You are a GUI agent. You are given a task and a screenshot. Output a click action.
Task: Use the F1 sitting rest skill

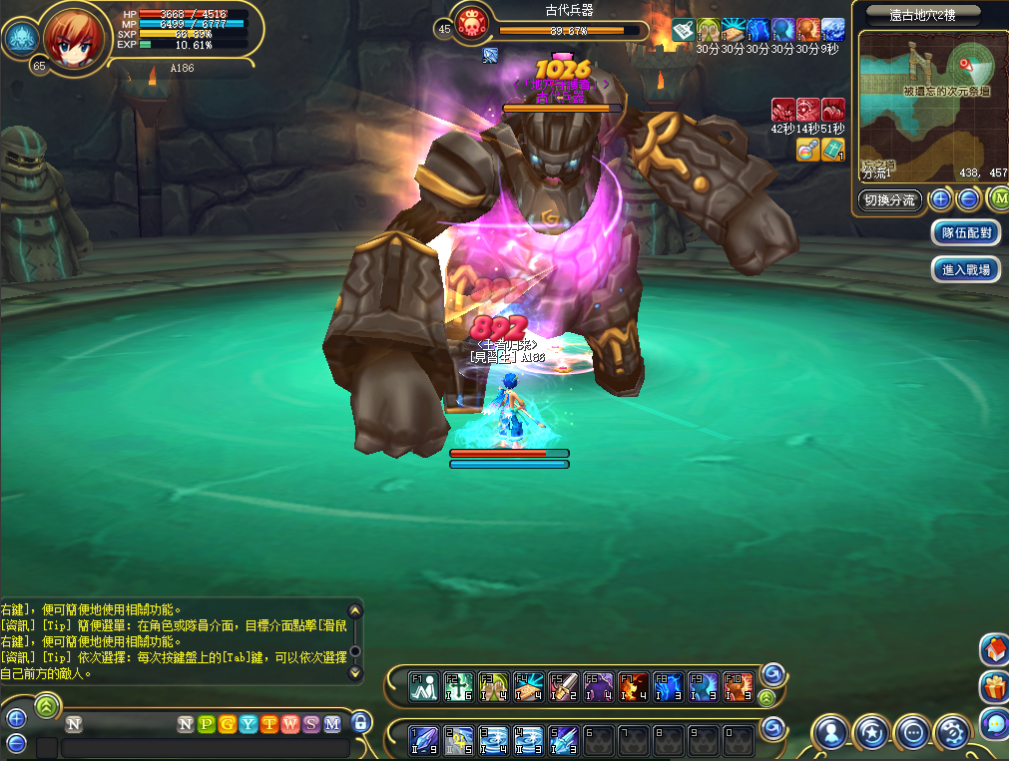424,686
